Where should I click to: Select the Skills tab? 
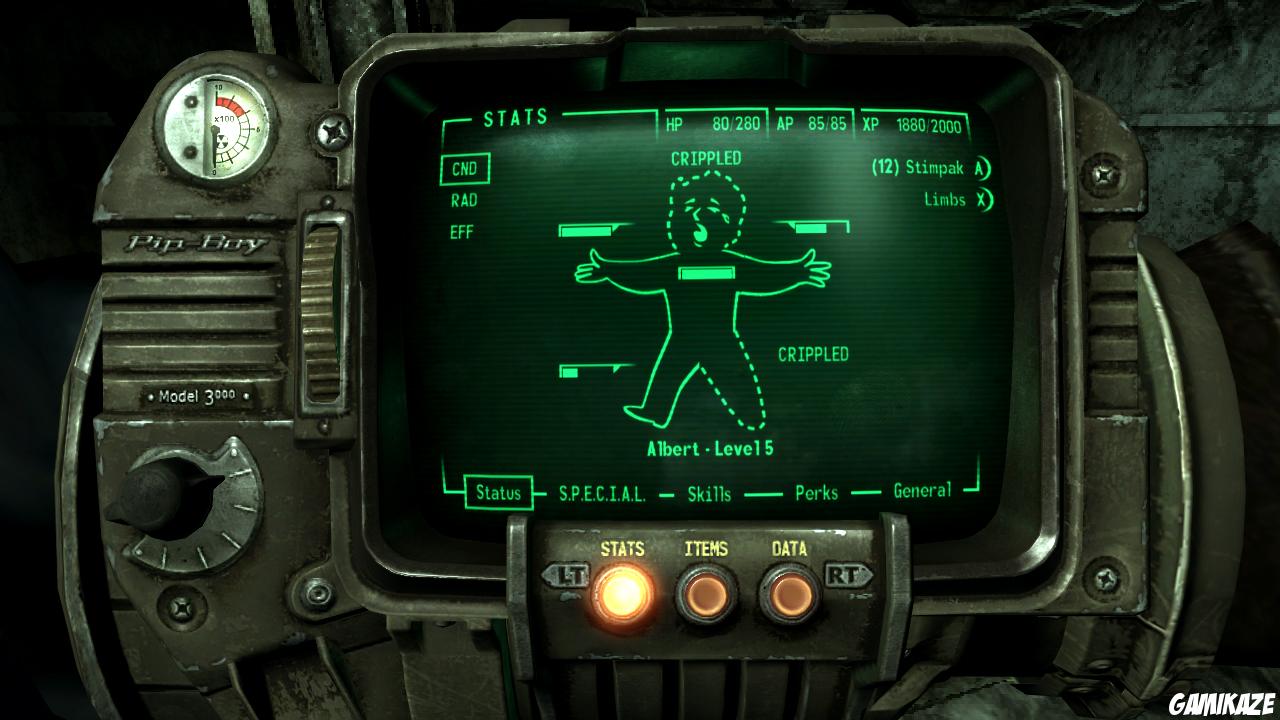pyautogui.click(x=710, y=492)
